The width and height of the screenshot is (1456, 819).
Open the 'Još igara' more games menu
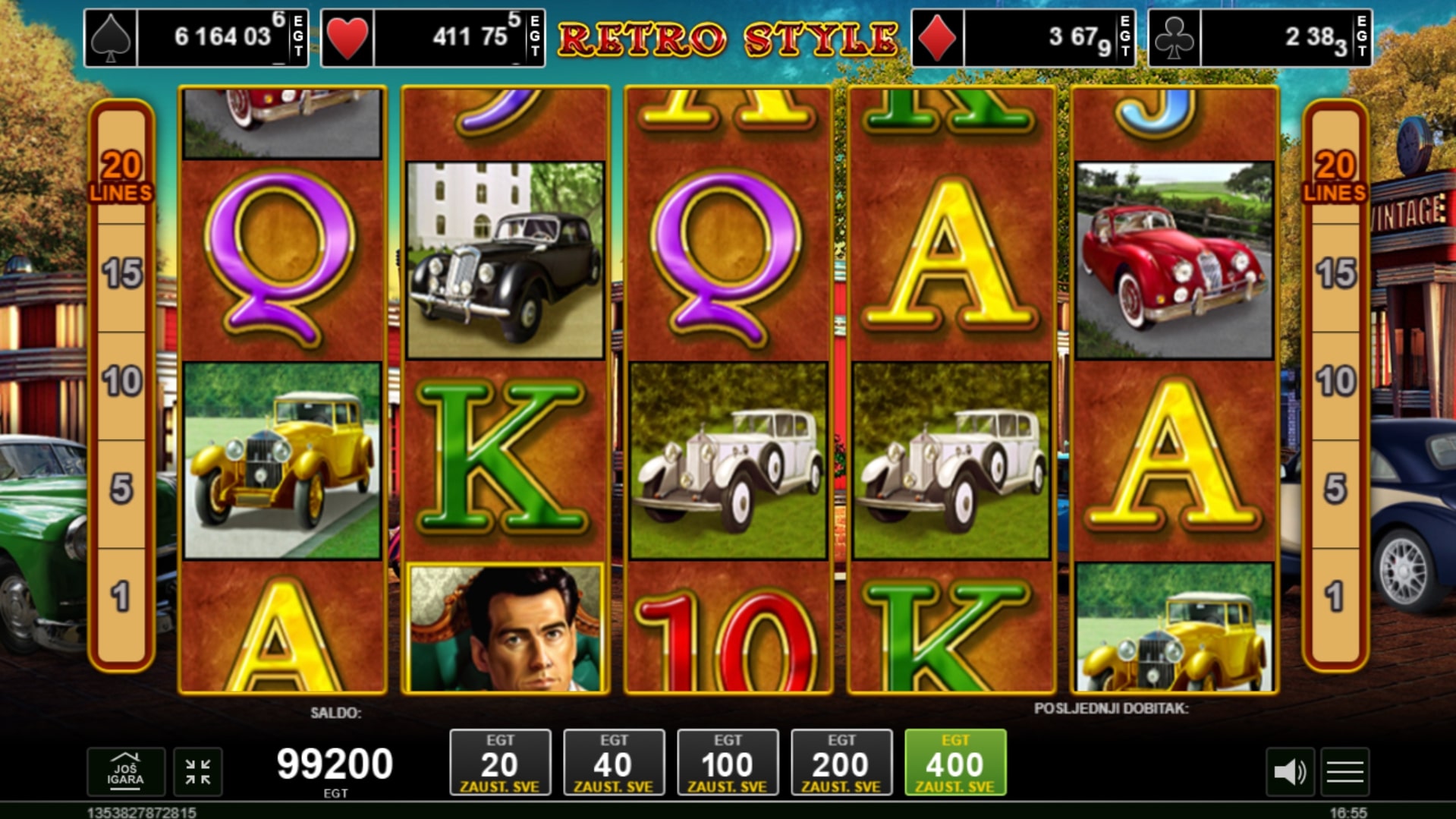click(125, 772)
